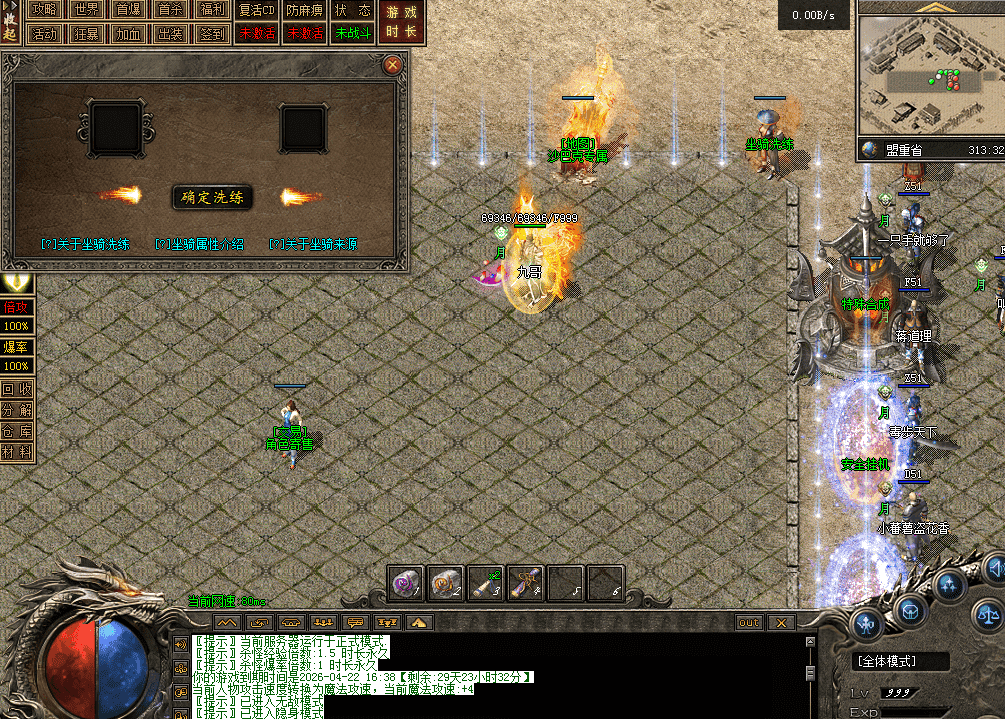
Task: Open the 攻略 guide menu
Action: [44, 10]
